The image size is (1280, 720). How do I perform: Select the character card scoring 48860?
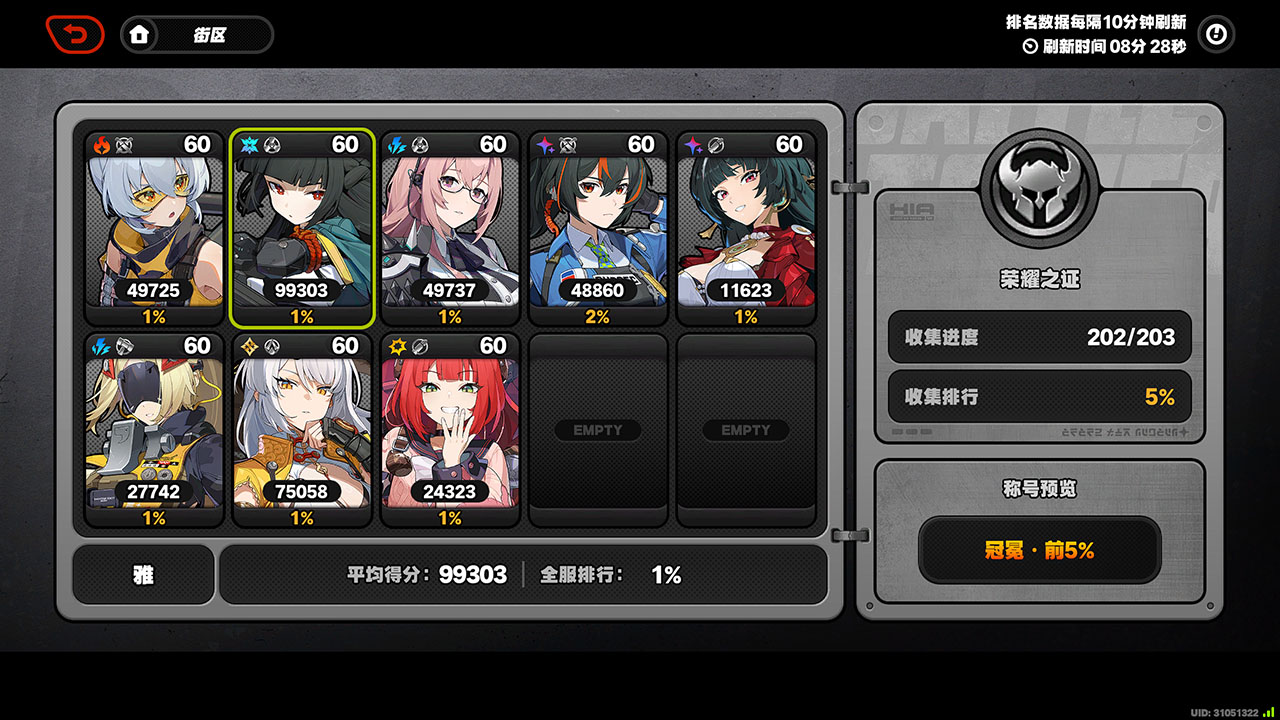coord(598,230)
